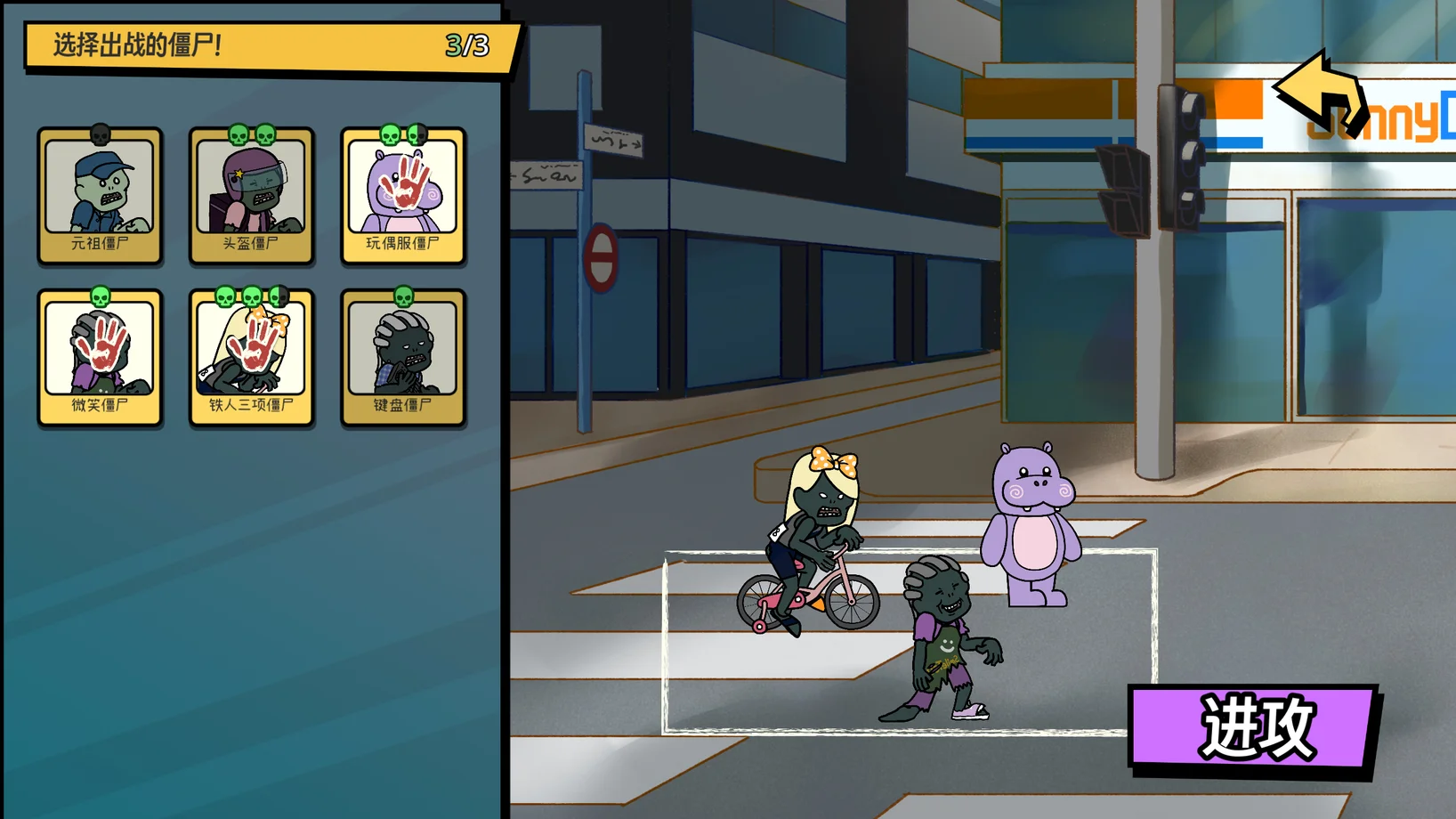Choose the 头盔僵尸 helmet zombie card
Image resolution: width=1456 pixels, height=819 pixels.
(x=251, y=196)
